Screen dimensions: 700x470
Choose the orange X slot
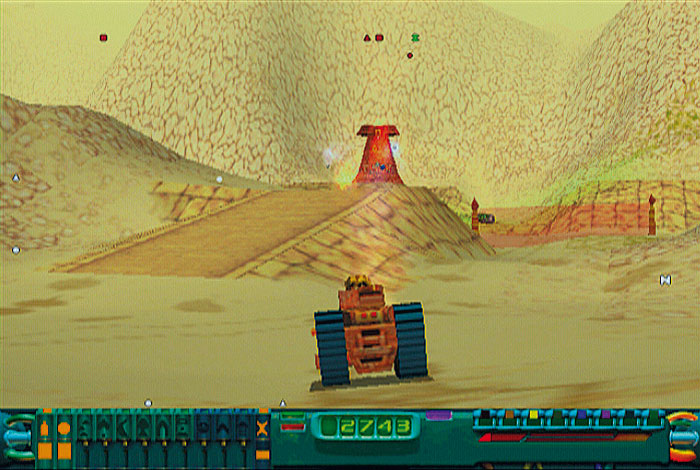pos(262,430)
